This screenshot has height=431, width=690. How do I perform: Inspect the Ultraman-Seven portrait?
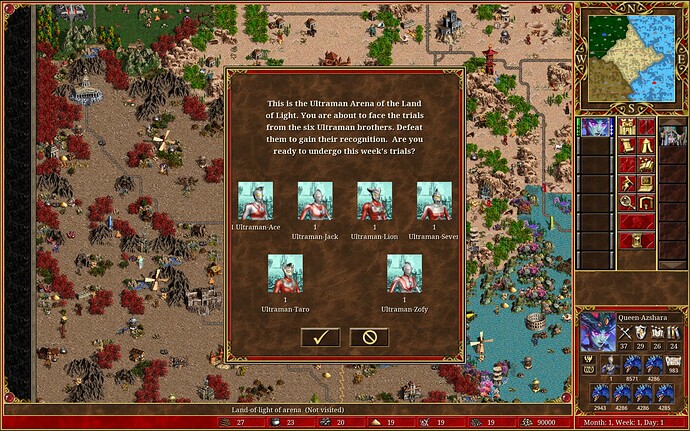[433, 200]
